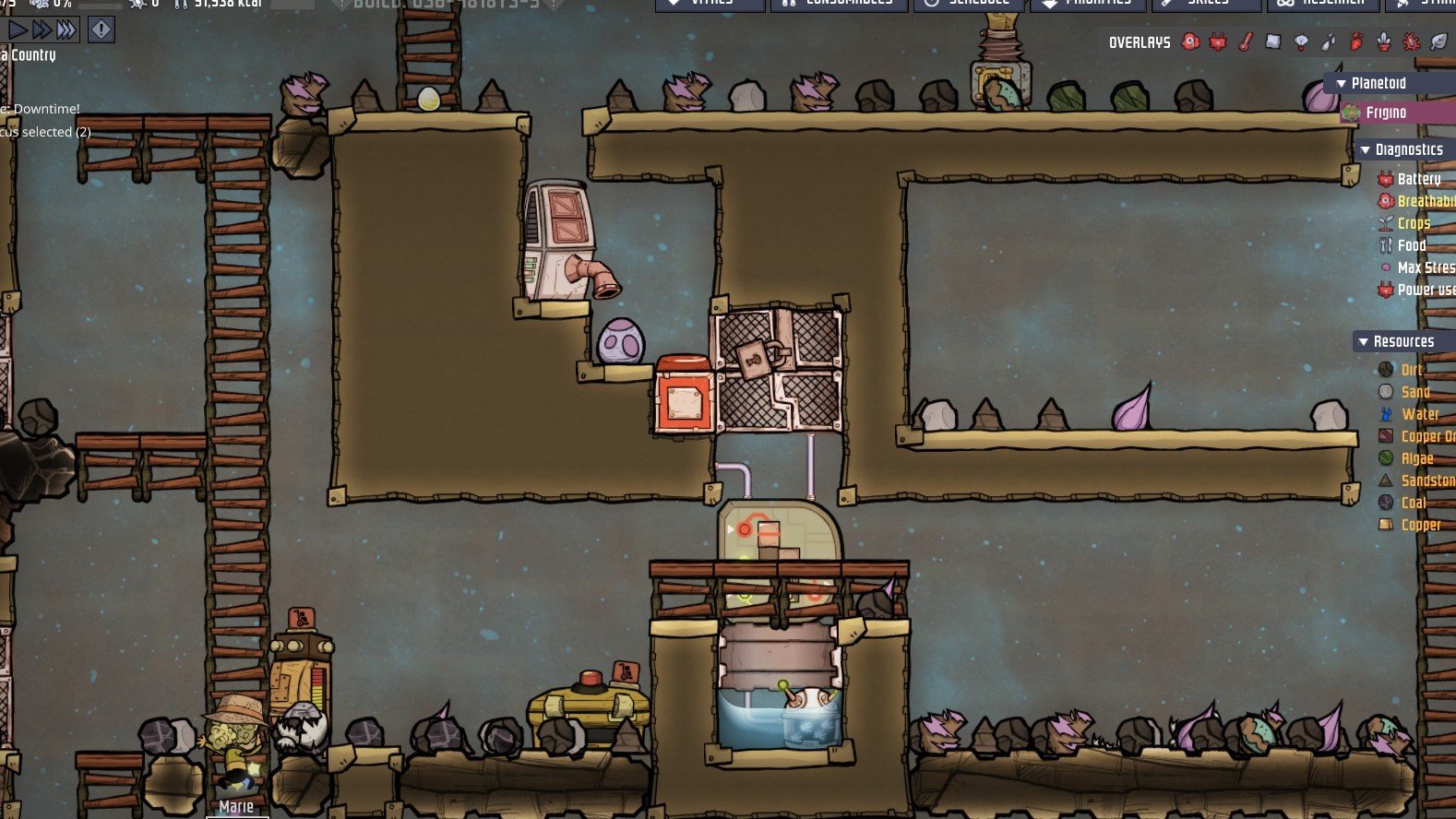Collapse the Diagnostics list
The image size is (1456, 819).
pos(1366,149)
